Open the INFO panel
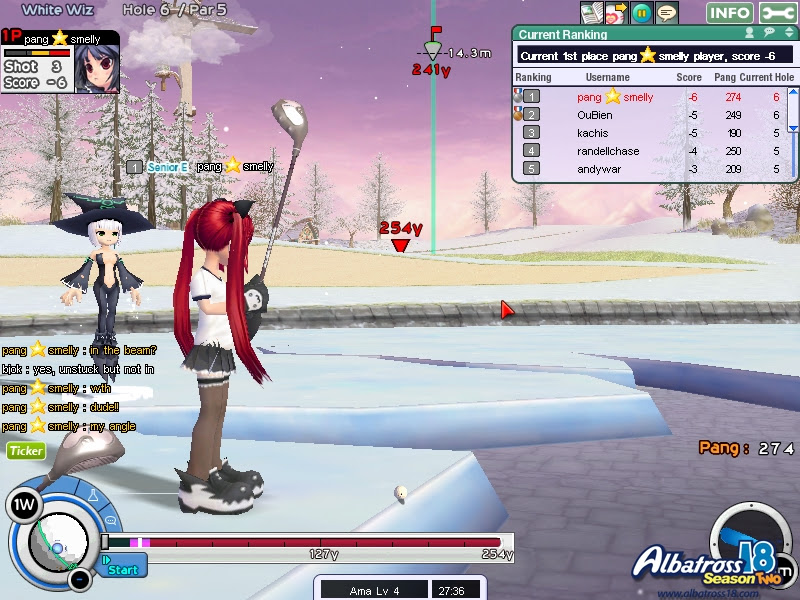The image size is (800, 600). (729, 13)
